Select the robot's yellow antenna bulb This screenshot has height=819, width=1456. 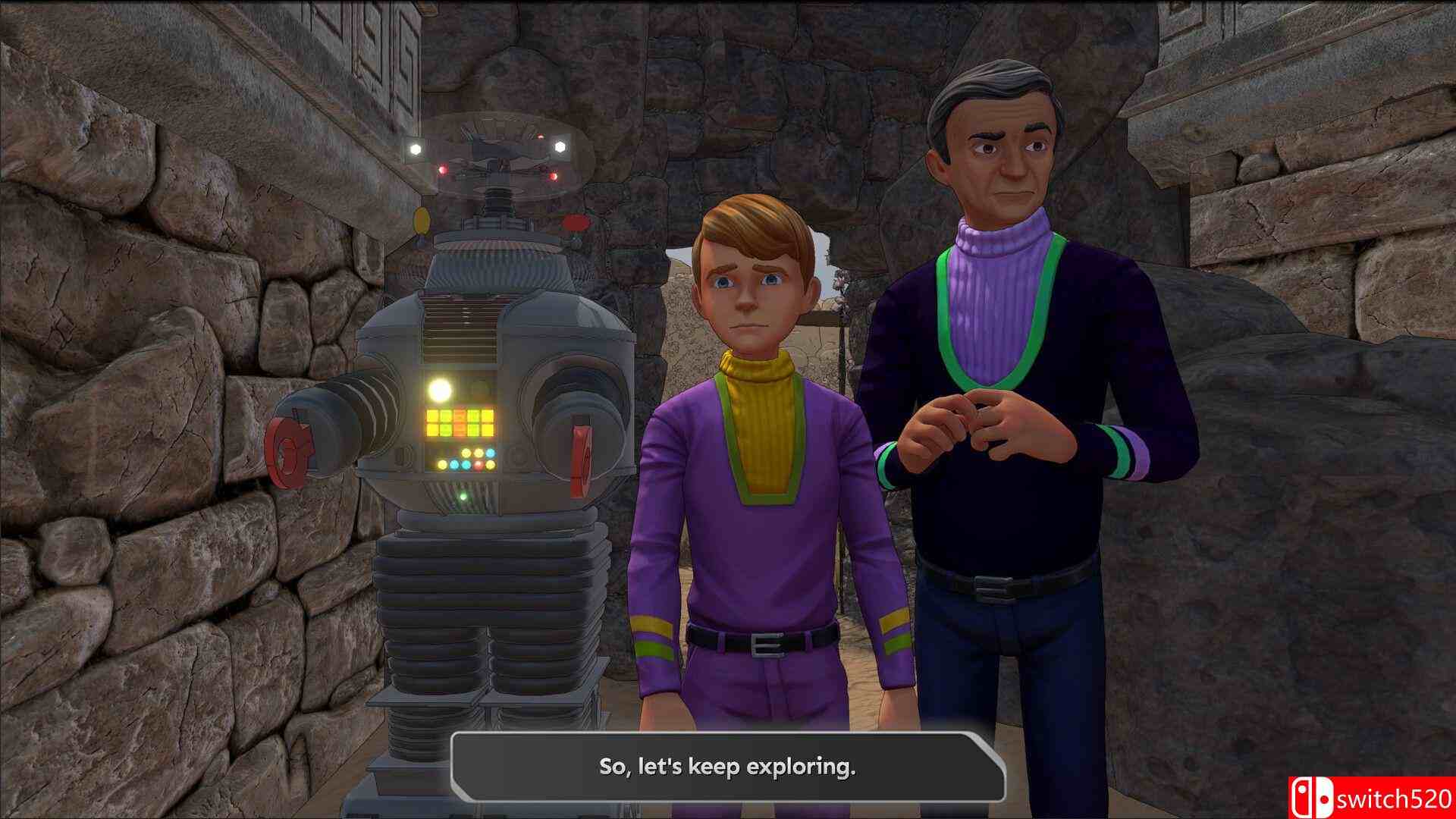422,222
